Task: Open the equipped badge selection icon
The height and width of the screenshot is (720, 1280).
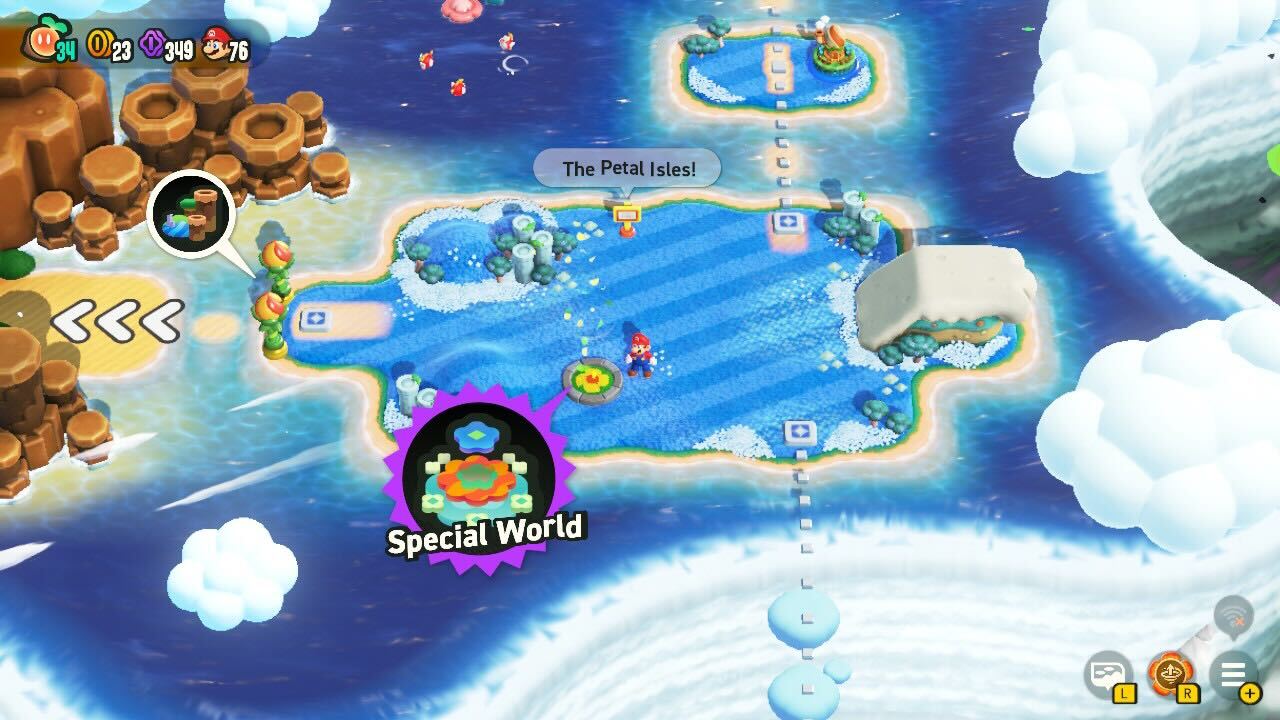Action: click(1169, 674)
